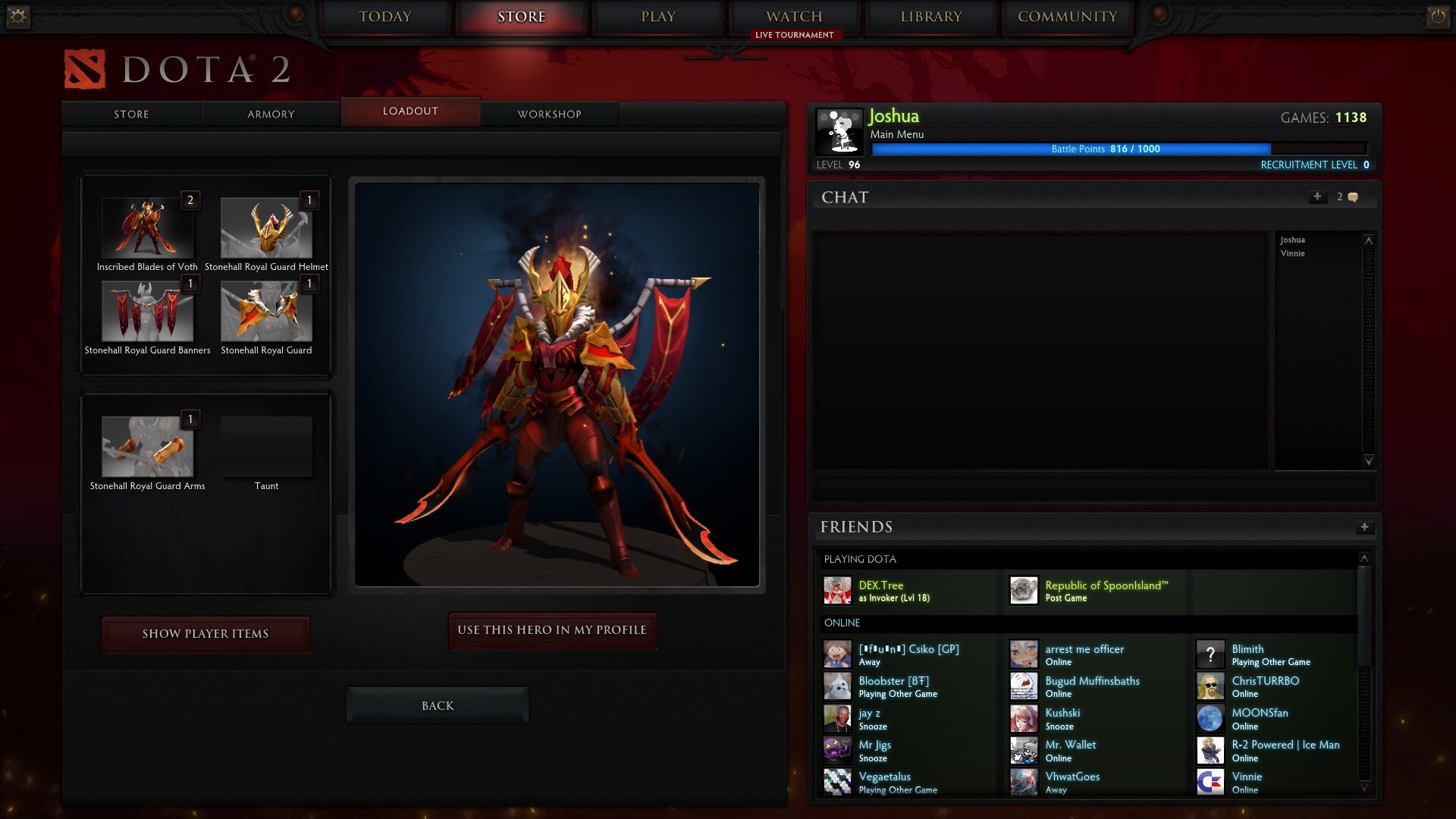Open the settings gear icon

click(x=17, y=16)
